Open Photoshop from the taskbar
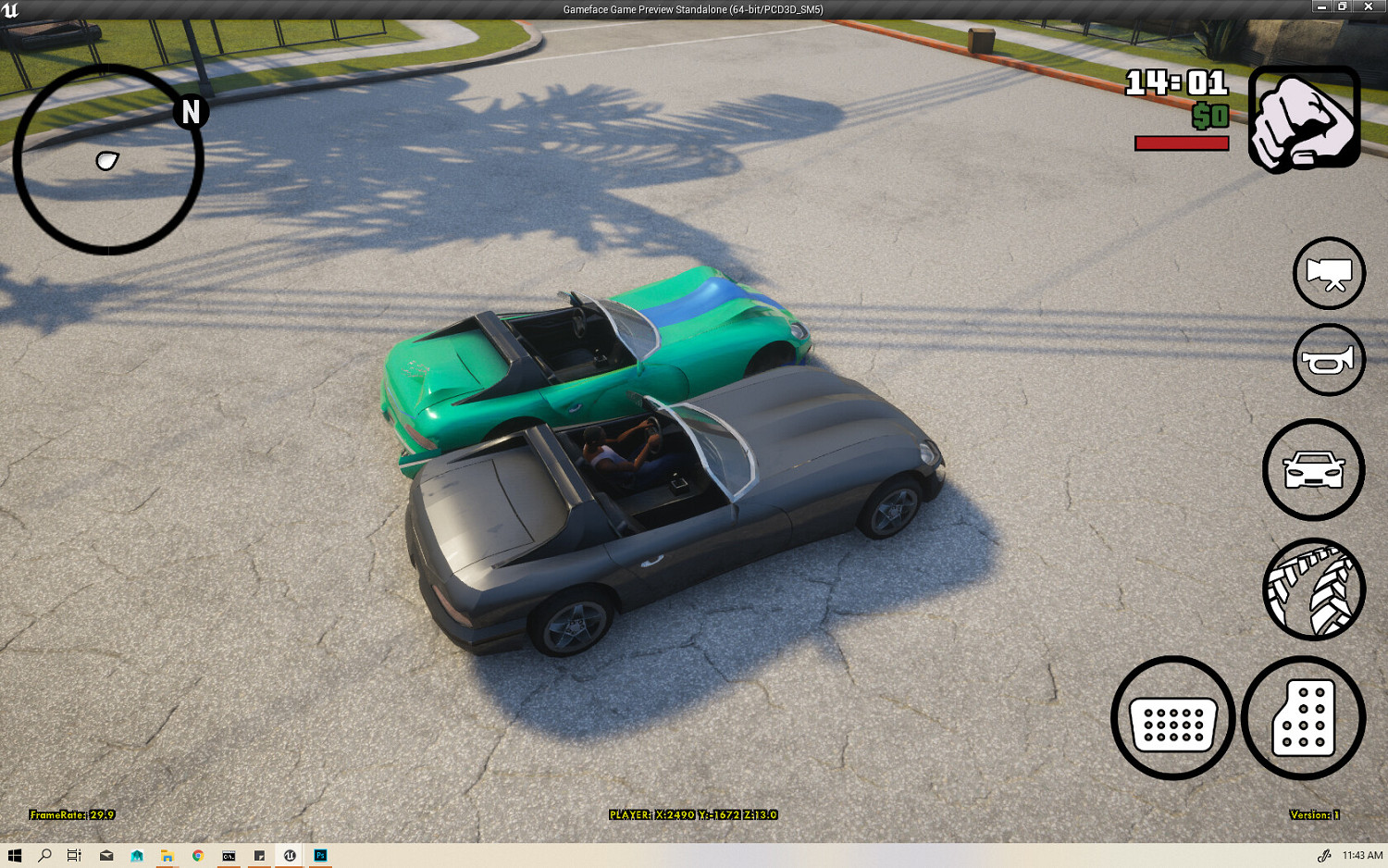 pyautogui.click(x=320, y=857)
